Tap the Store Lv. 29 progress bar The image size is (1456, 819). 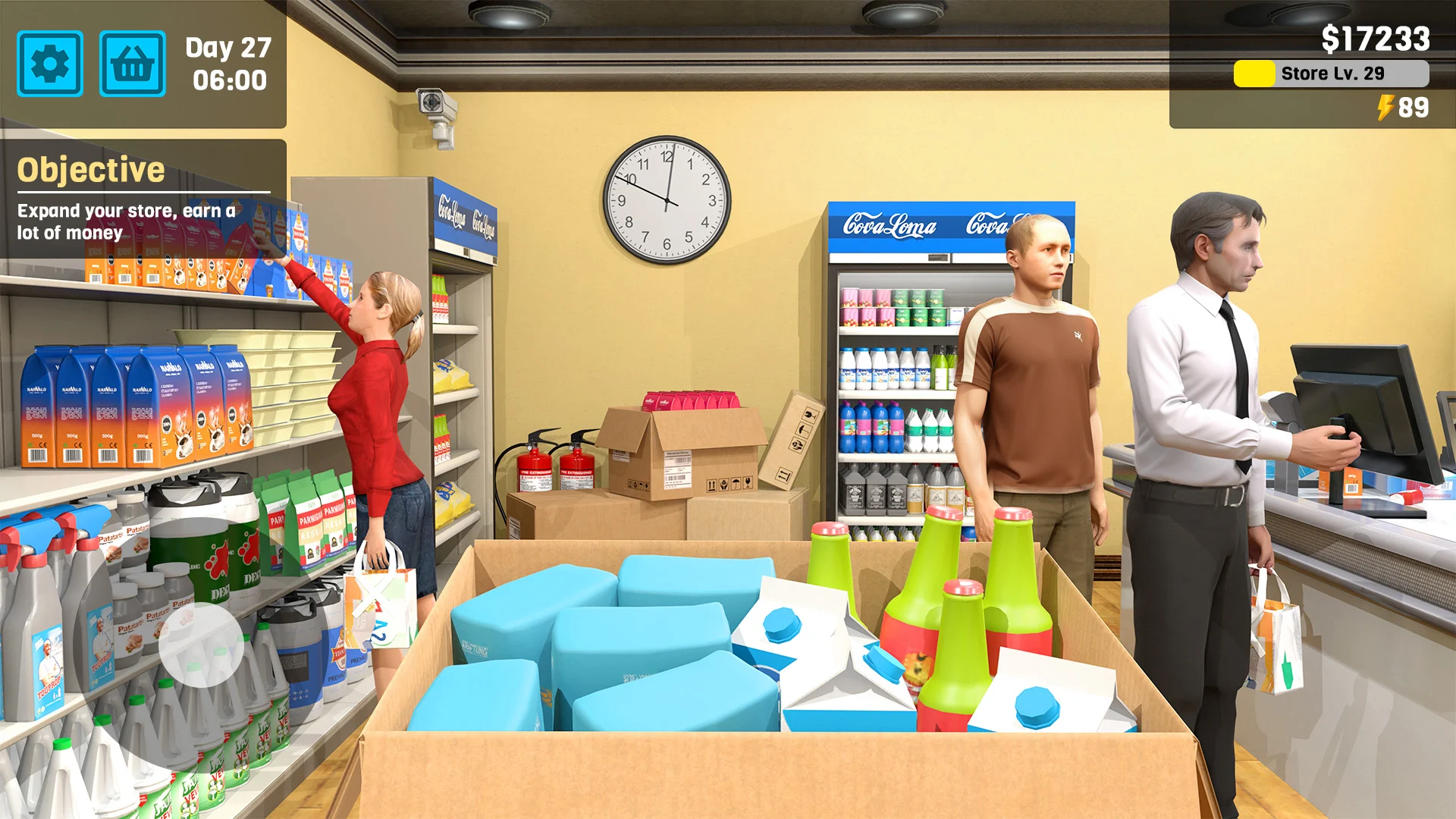click(x=1331, y=73)
